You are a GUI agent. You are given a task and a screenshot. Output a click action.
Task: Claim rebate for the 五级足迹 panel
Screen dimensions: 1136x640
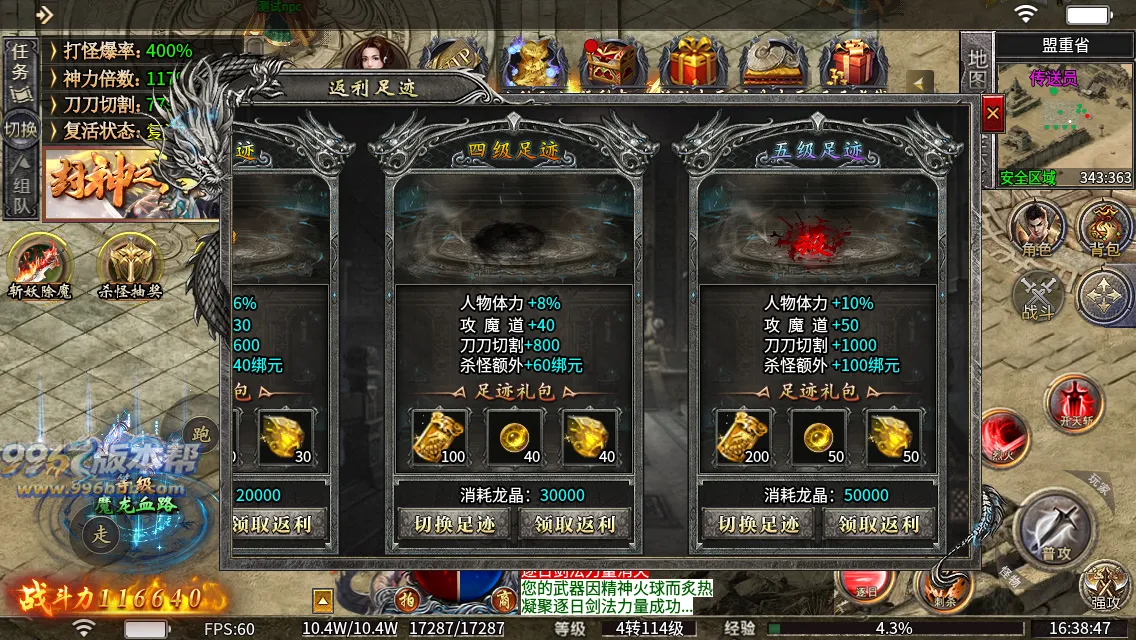tap(879, 523)
